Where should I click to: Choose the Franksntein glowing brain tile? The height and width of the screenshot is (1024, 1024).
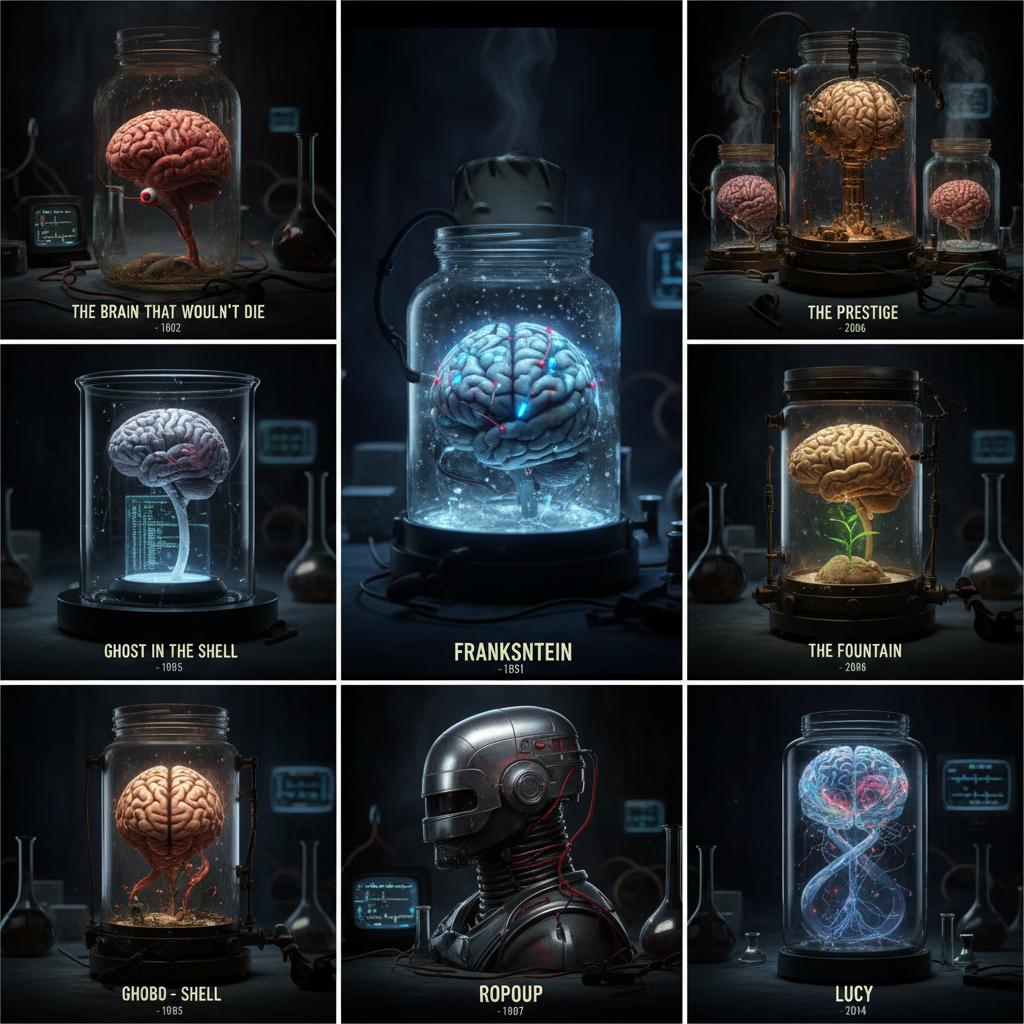point(512,340)
